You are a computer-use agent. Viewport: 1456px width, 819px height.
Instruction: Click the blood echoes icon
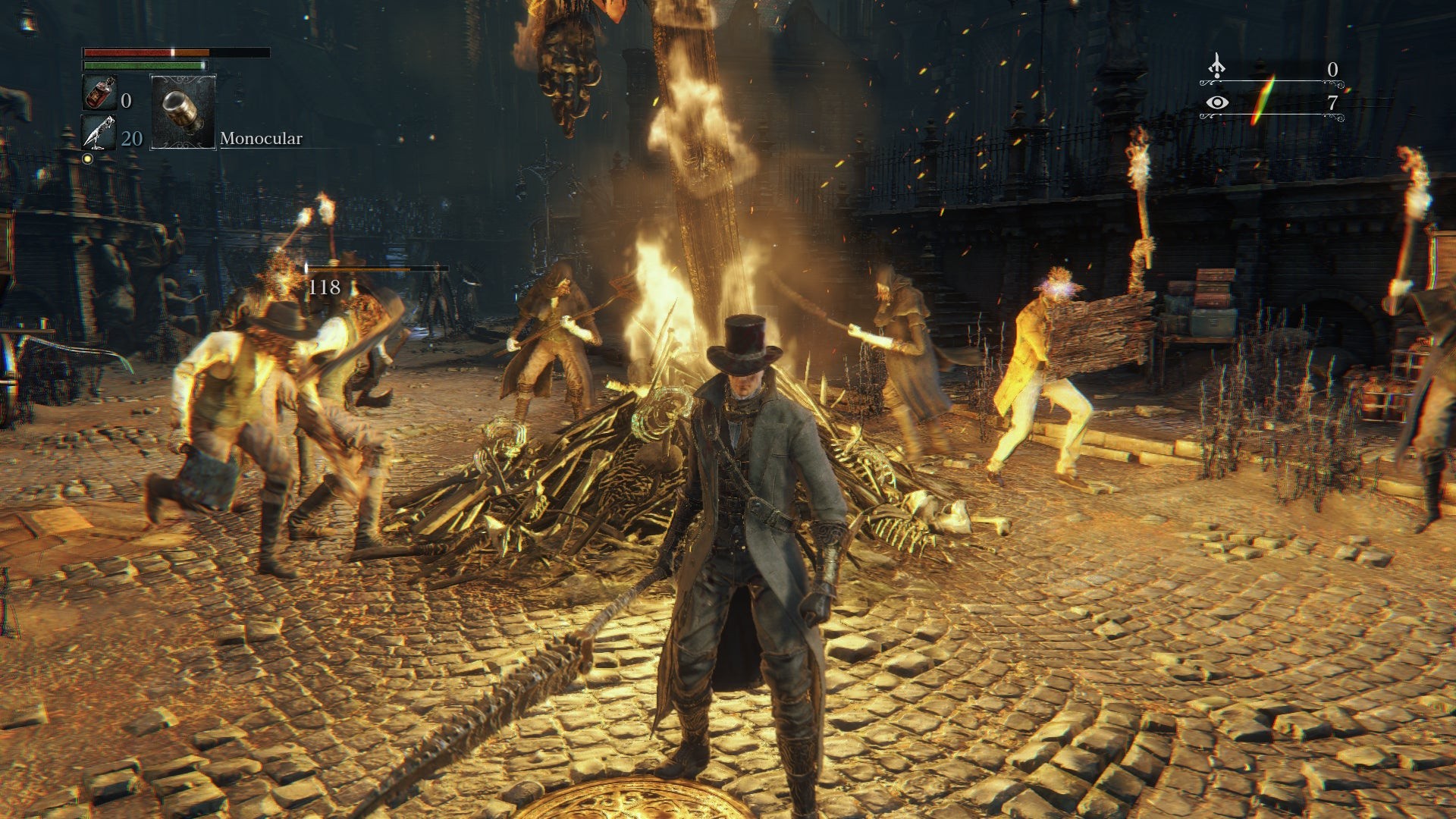tap(1216, 67)
